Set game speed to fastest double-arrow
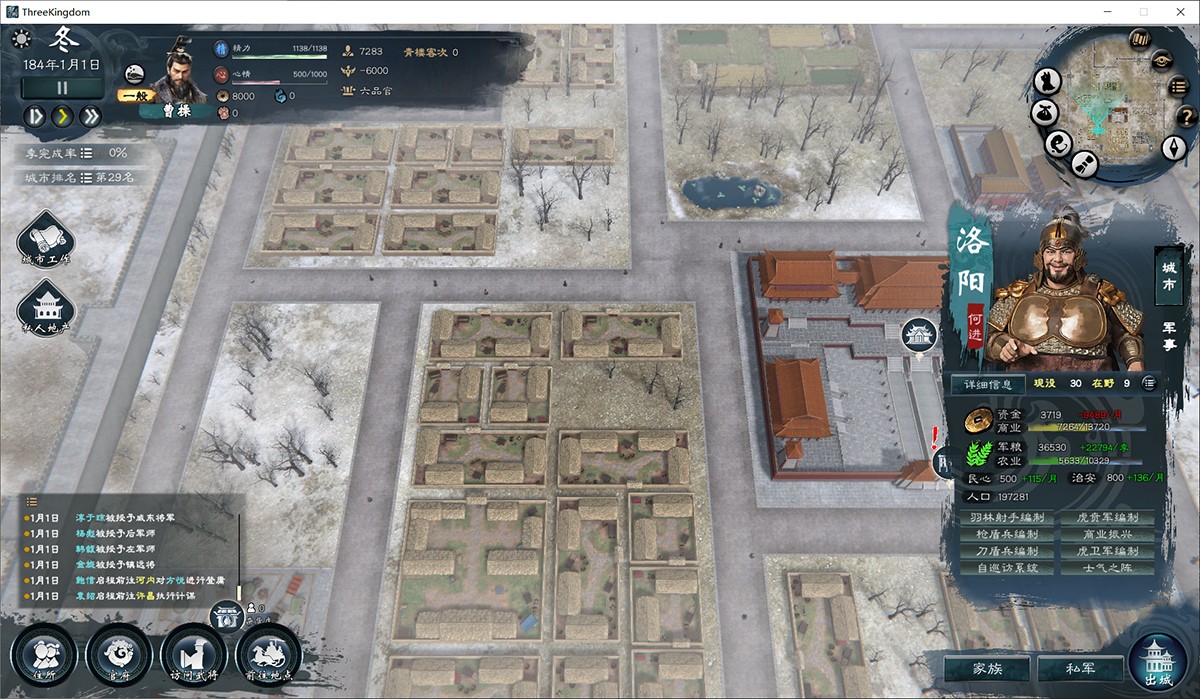Viewport: 1200px width, 699px height. click(91, 116)
